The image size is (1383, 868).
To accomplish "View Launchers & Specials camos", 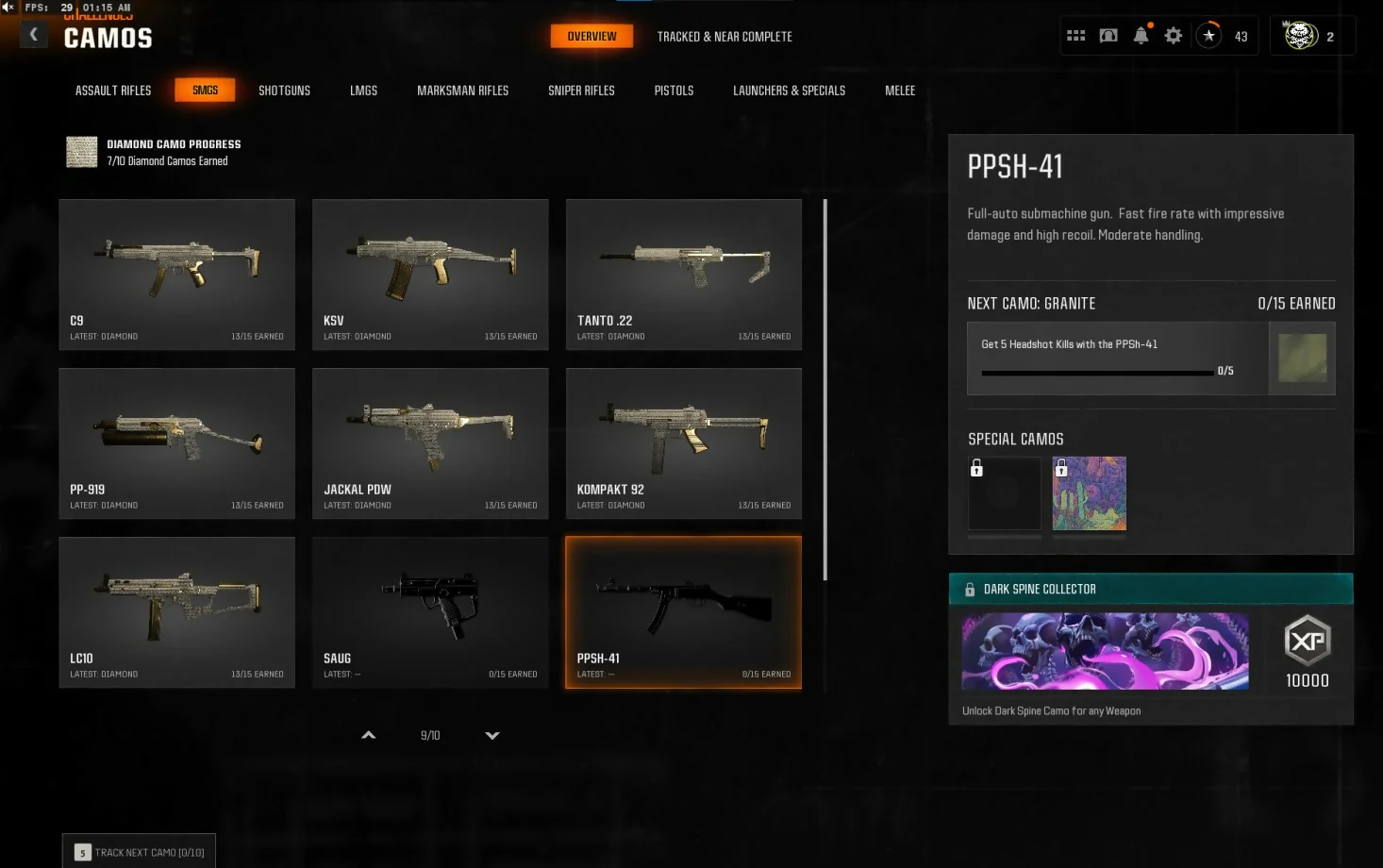I will (x=789, y=91).
